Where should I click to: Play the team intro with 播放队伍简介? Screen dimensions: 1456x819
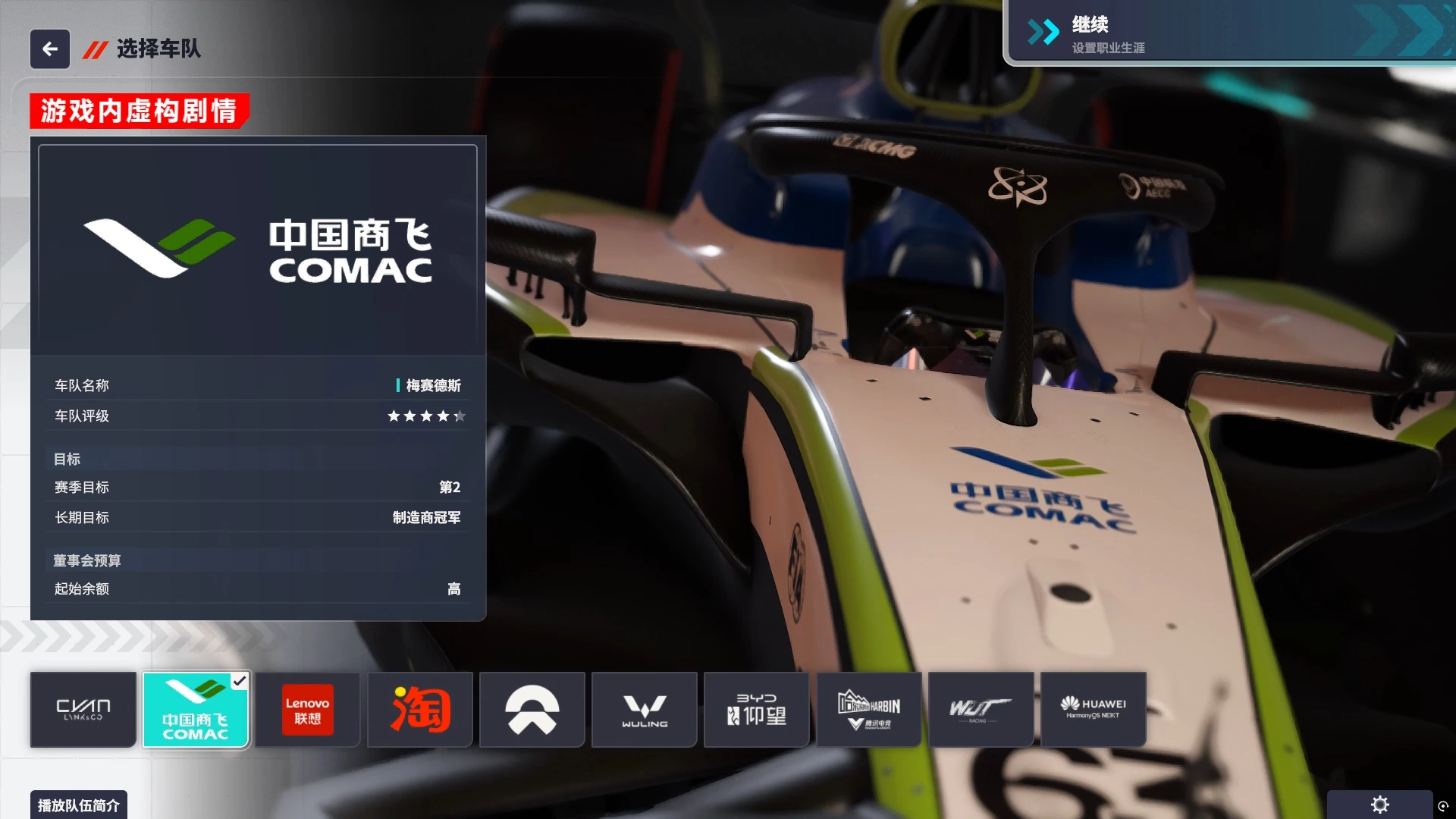79,805
